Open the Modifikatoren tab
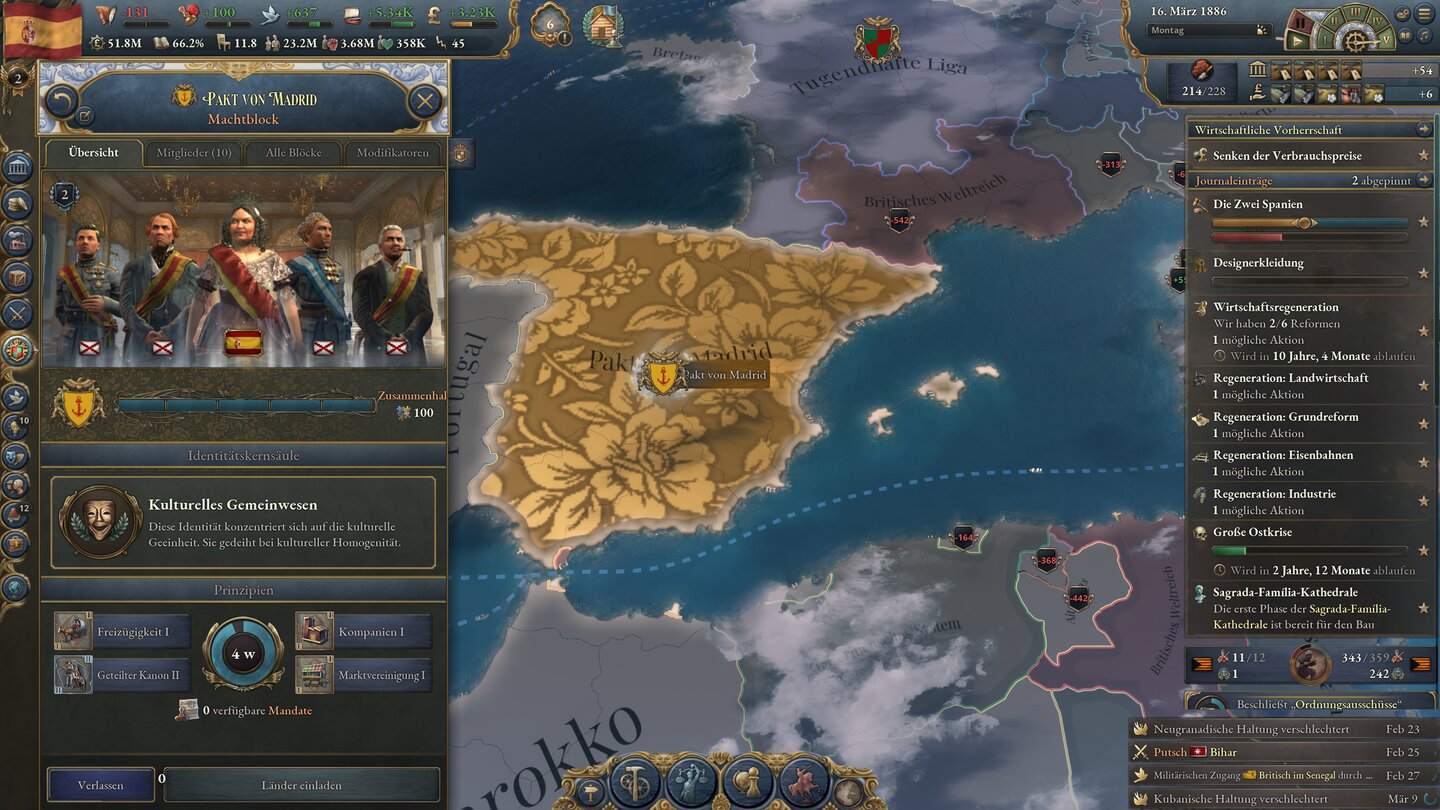Screen dimensions: 1440x810 393,152
